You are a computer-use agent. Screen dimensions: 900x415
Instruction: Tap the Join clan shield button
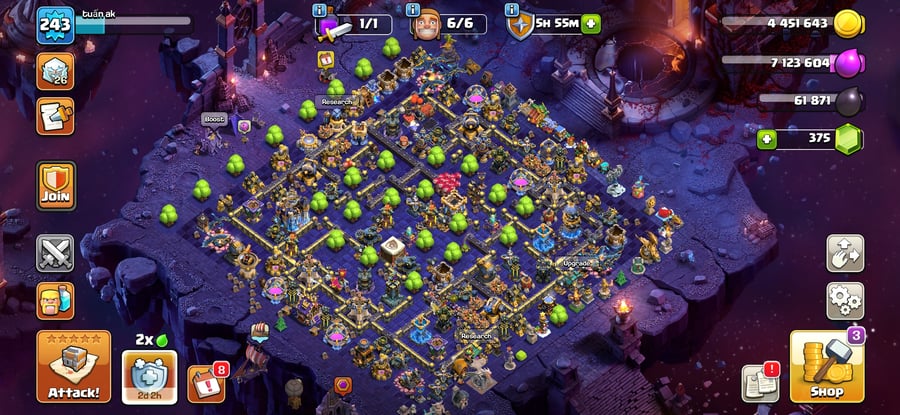point(56,185)
